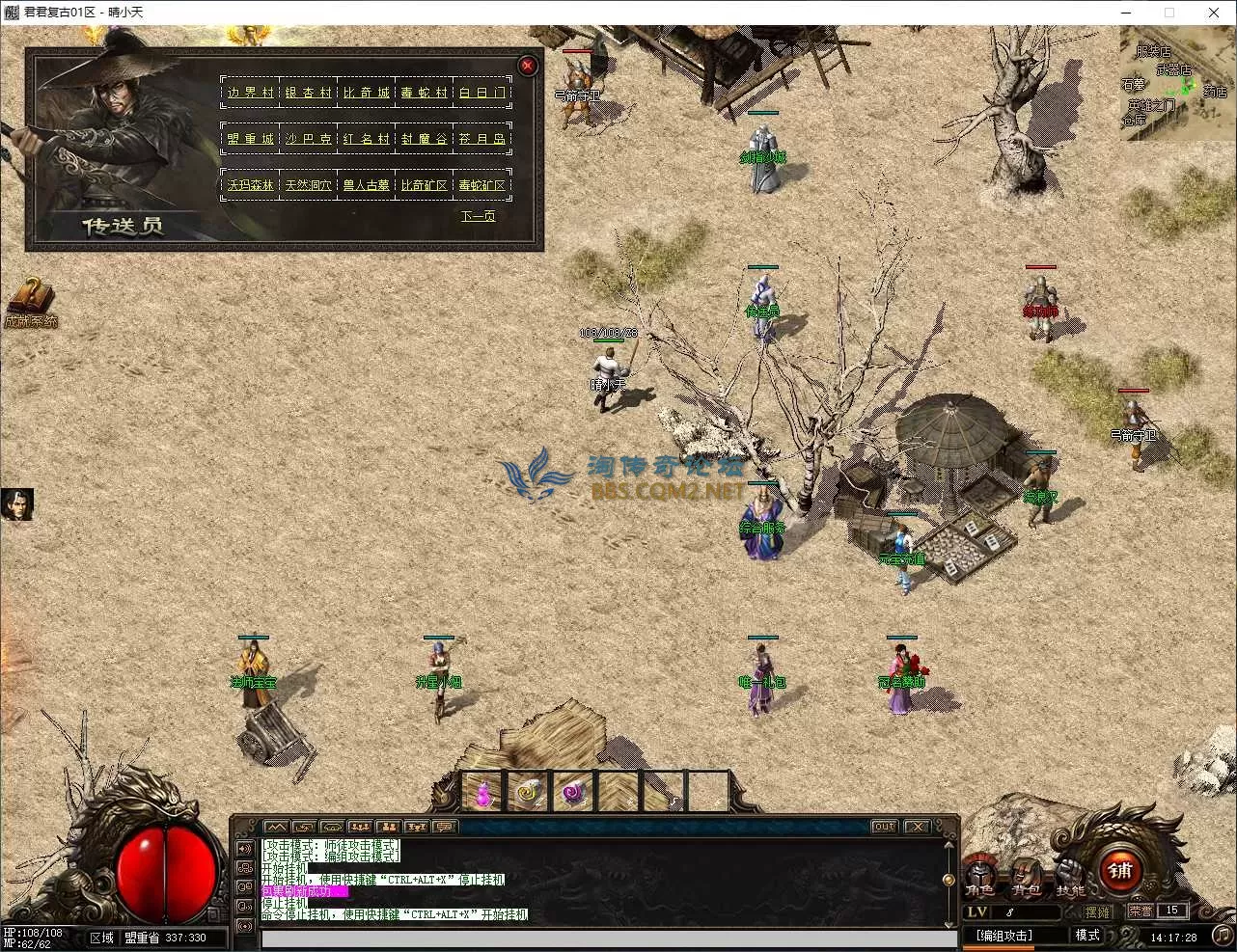1237x952 pixels.
Task: Use the pink potion gourd hotbar slot
Action: coord(483,793)
